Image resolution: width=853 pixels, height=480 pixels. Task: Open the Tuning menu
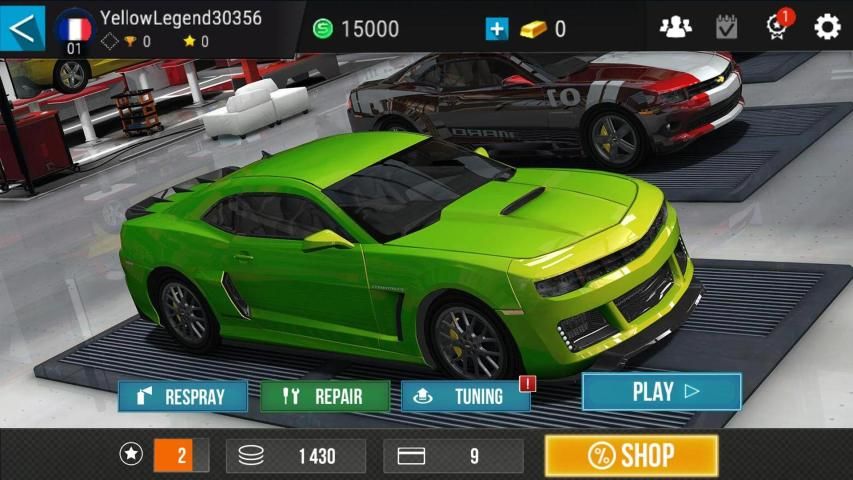point(466,396)
